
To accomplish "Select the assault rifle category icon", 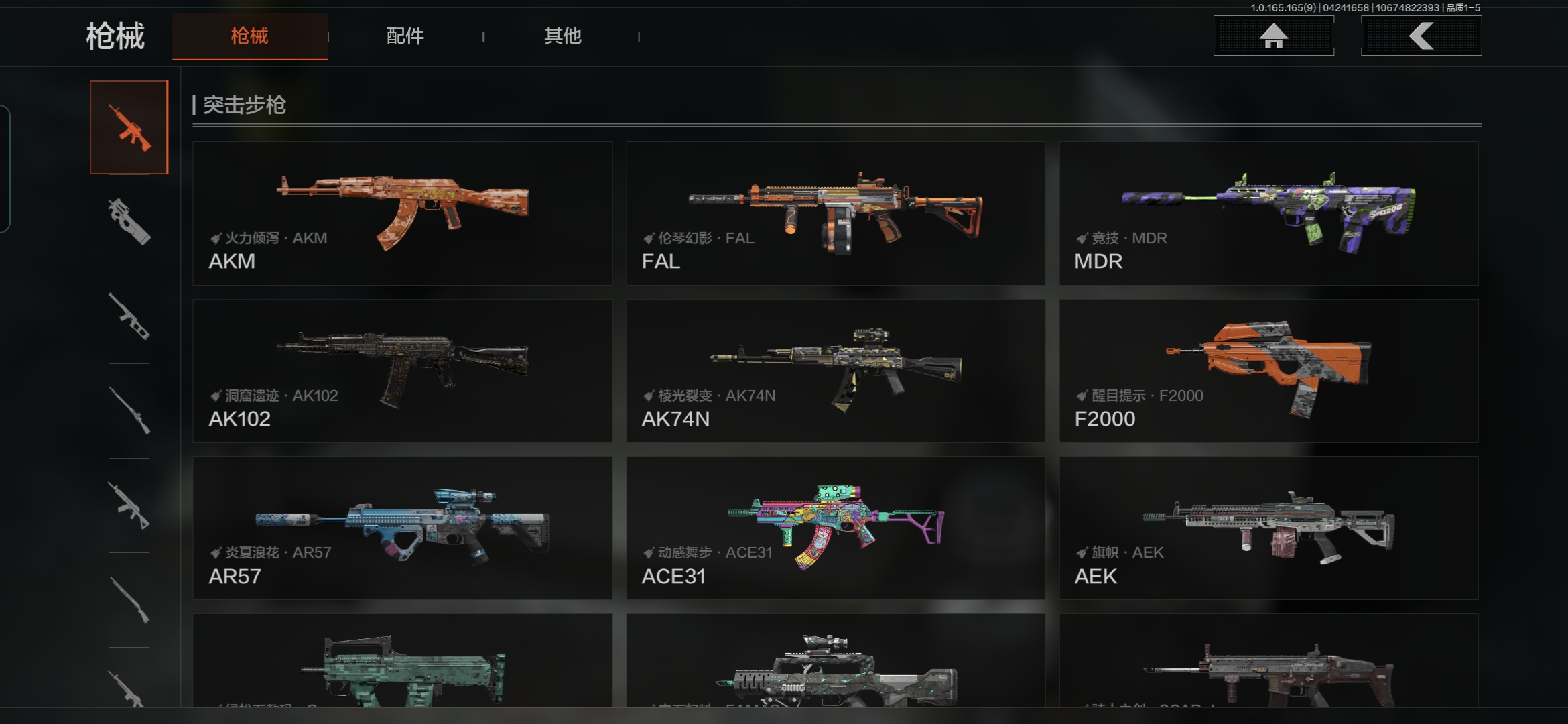I will point(129,127).
